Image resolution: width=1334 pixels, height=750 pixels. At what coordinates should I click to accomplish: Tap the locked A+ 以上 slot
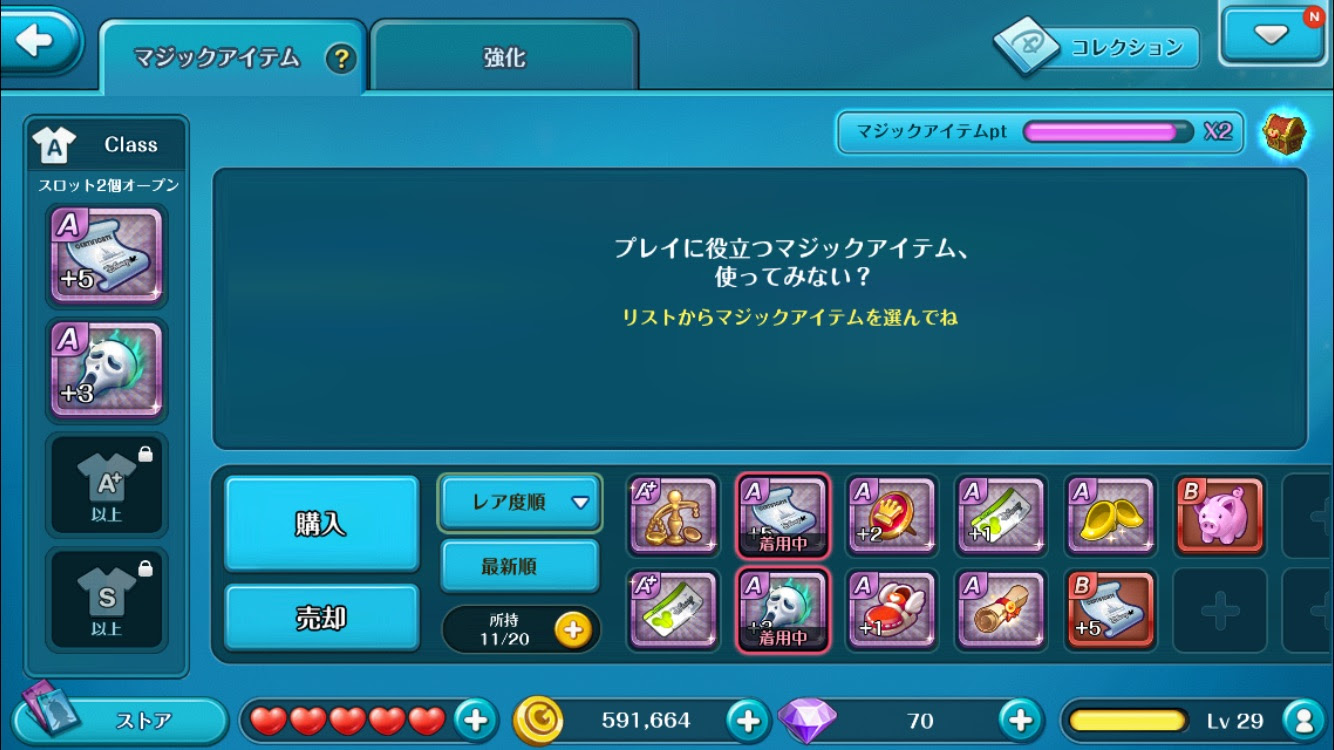(107, 485)
